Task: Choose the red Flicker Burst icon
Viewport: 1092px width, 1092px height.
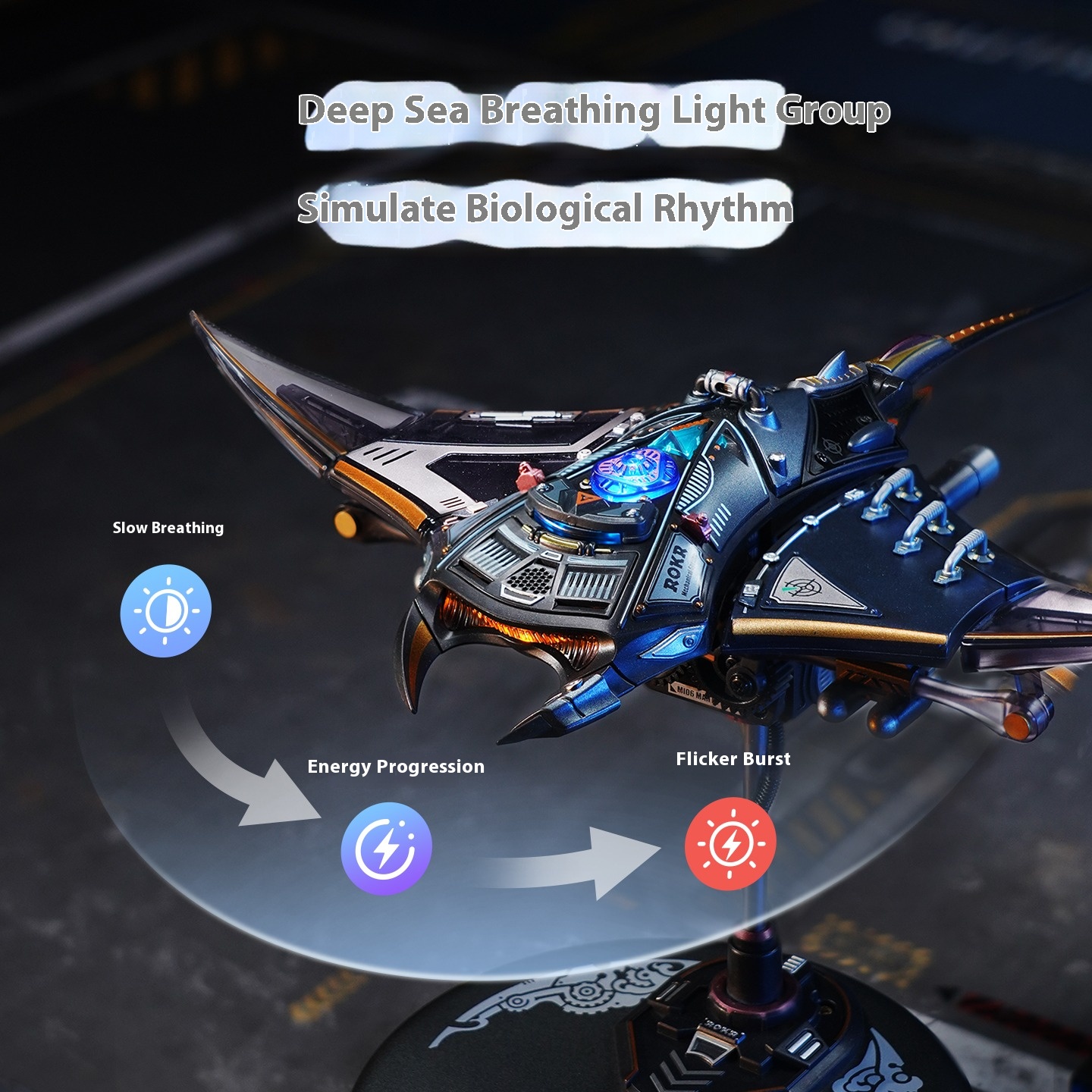Action: point(730,843)
